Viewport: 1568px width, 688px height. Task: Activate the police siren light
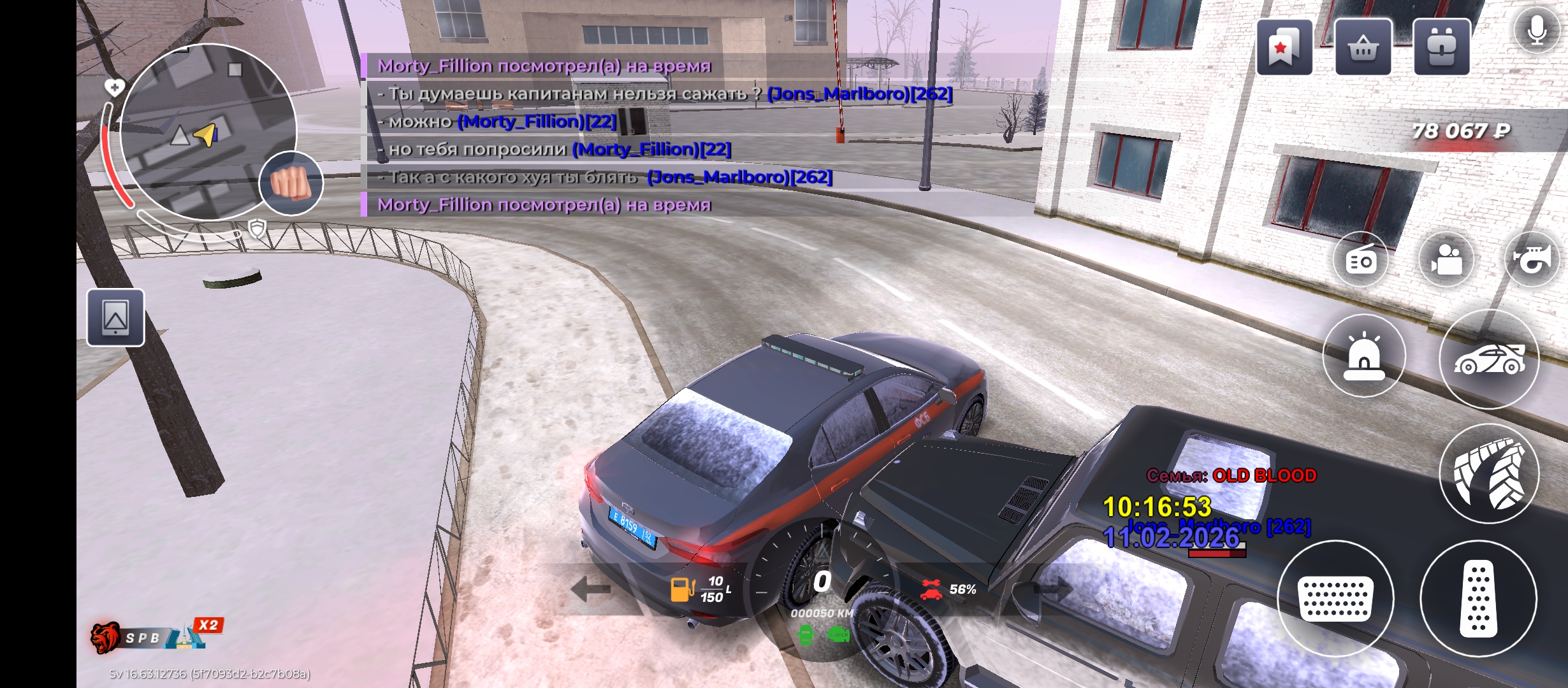[x=1364, y=355]
